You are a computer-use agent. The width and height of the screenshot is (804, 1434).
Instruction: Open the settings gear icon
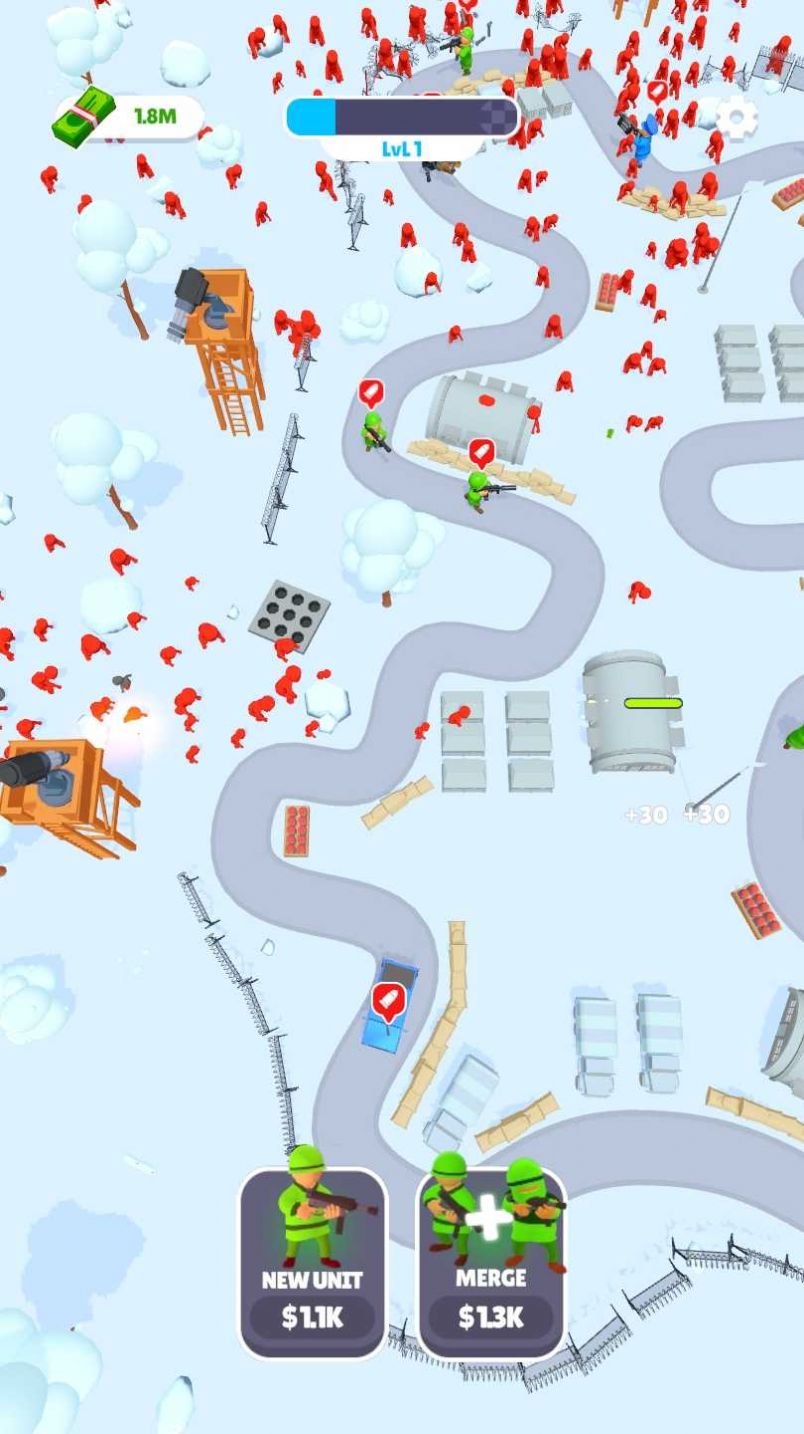pyautogui.click(x=737, y=119)
